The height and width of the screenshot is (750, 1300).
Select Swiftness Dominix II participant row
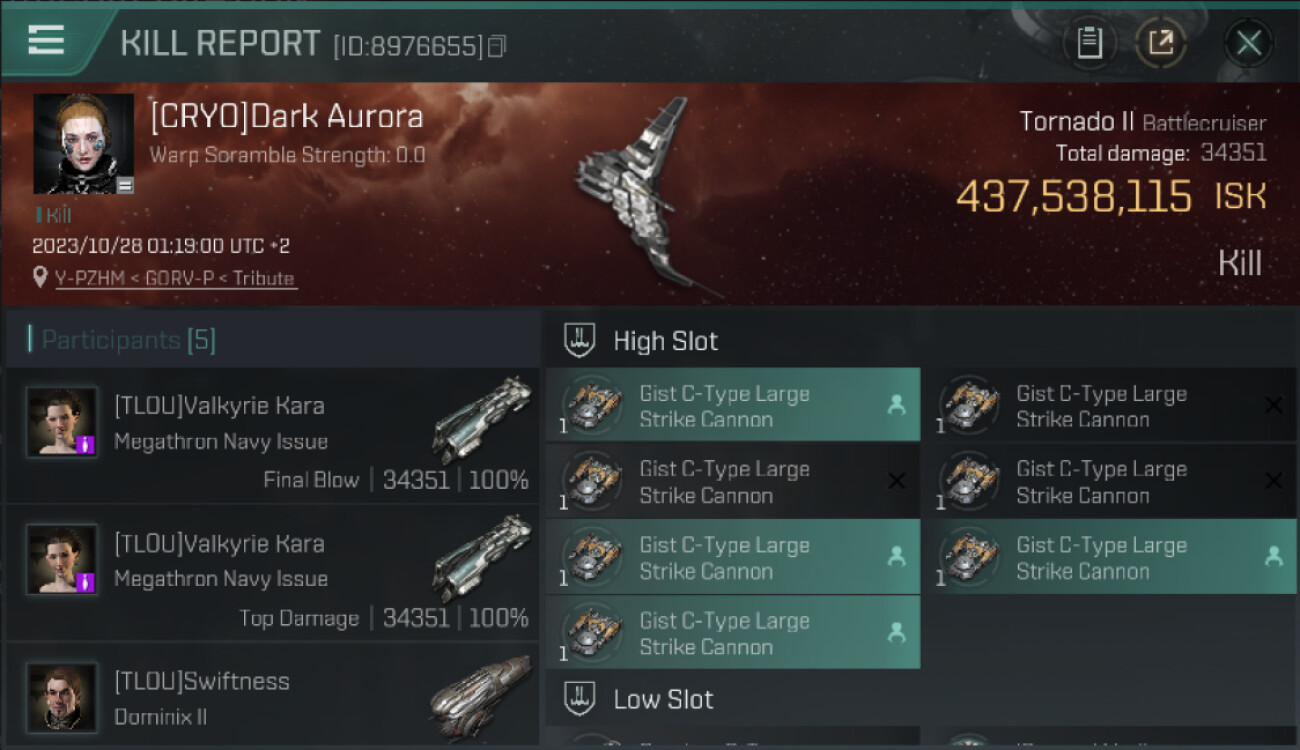click(x=273, y=695)
